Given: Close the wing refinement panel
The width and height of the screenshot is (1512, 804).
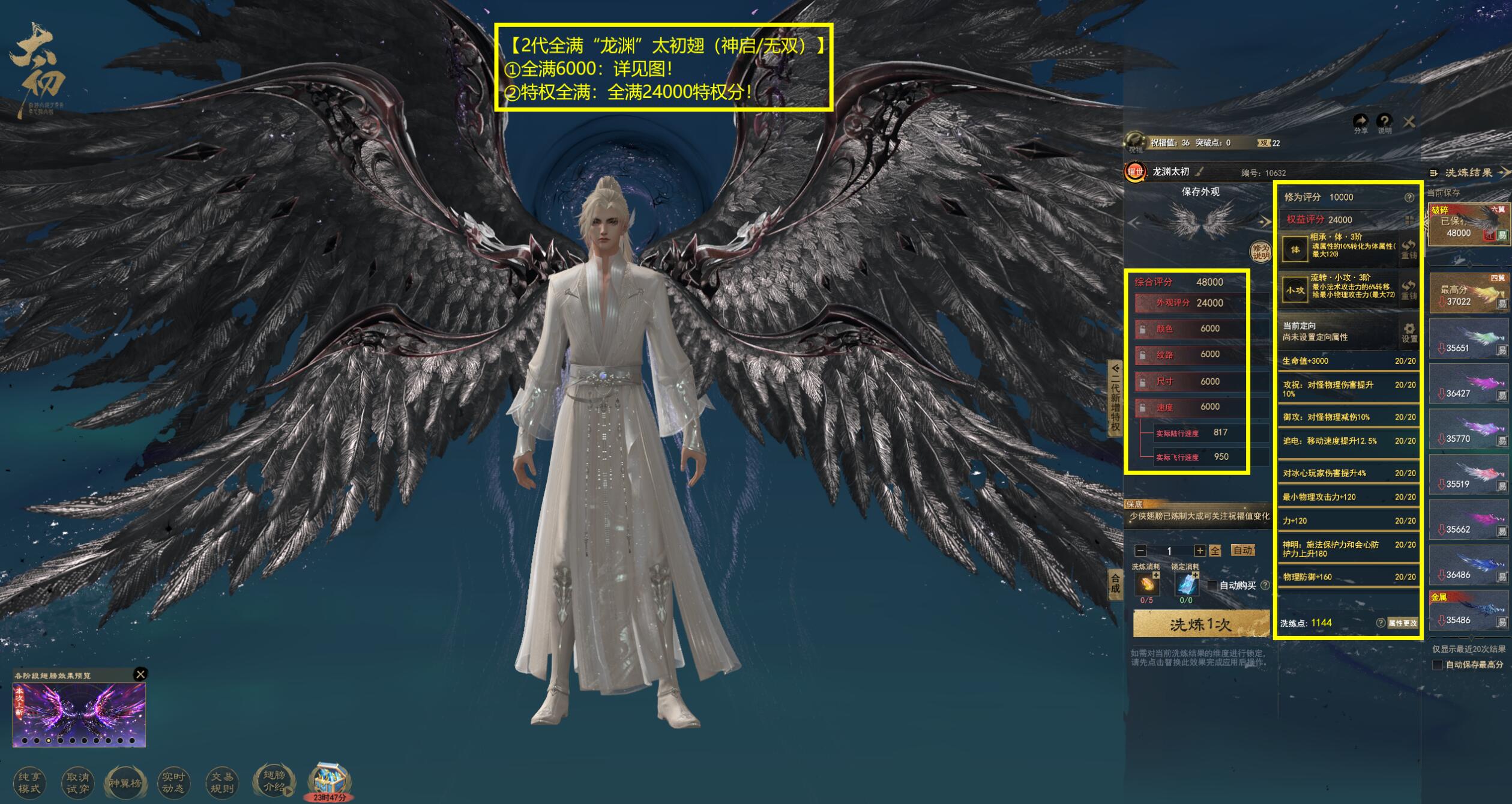Looking at the screenshot, I should coord(1409,122).
